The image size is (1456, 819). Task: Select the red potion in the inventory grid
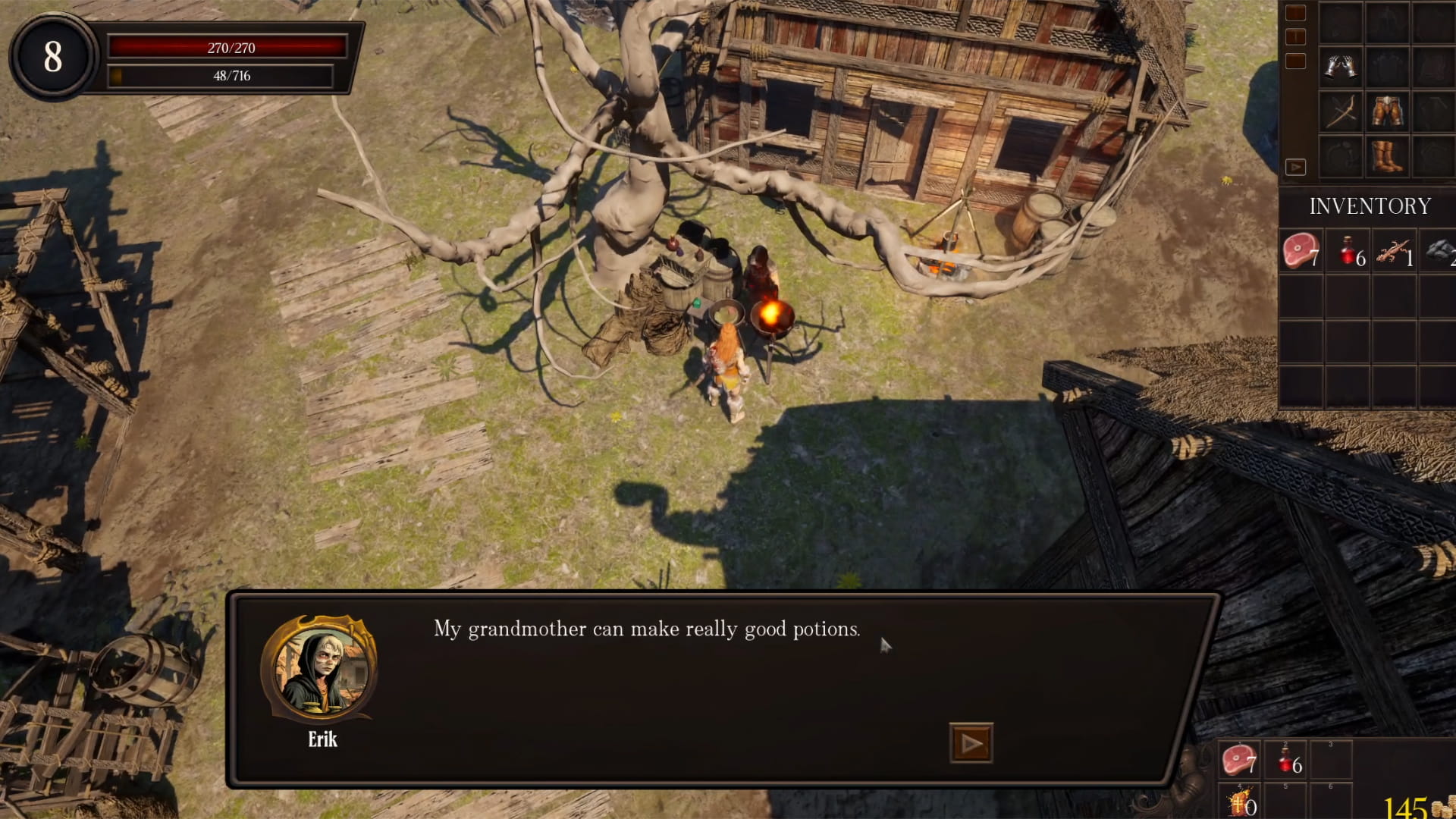click(1348, 251)
